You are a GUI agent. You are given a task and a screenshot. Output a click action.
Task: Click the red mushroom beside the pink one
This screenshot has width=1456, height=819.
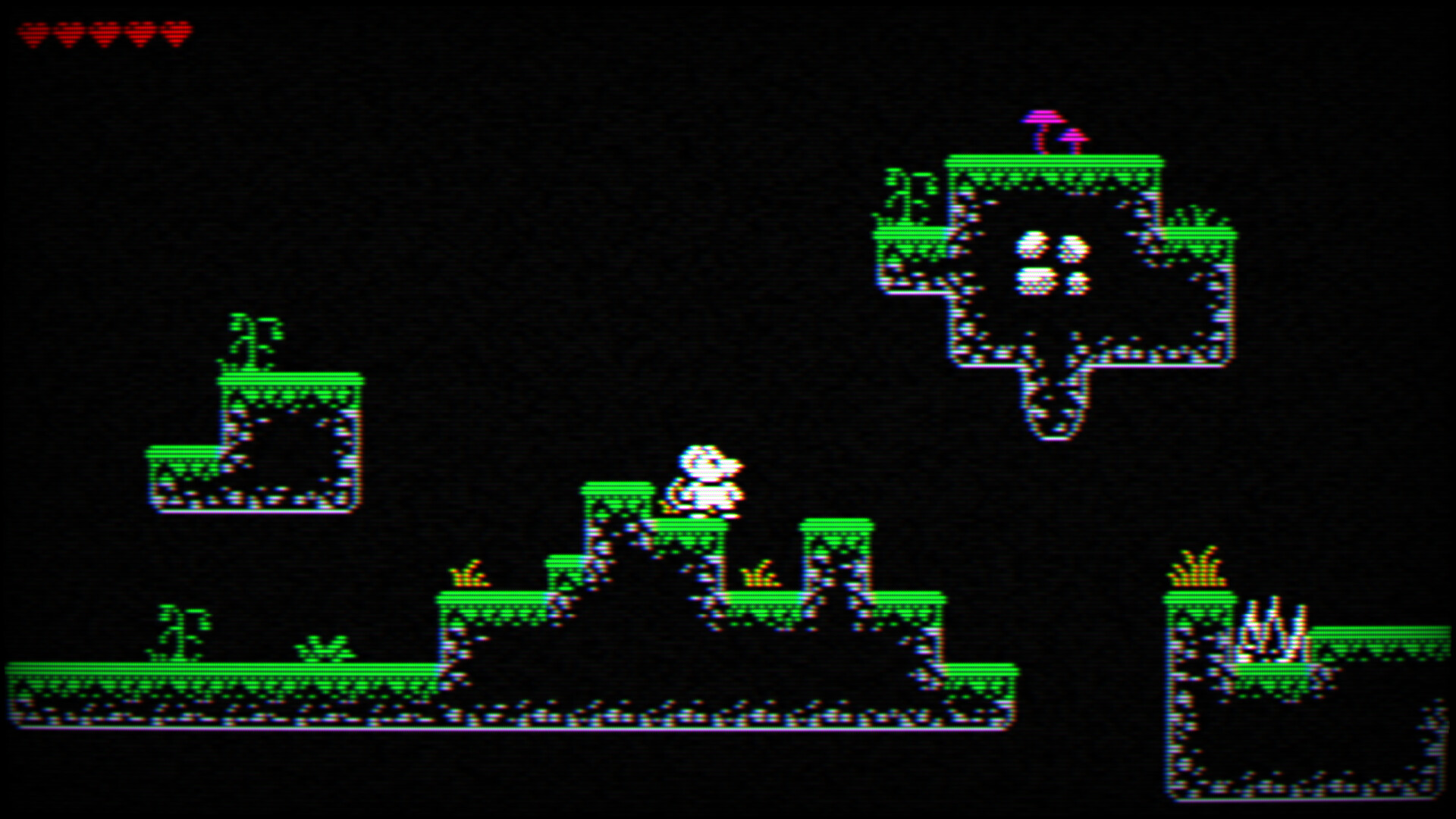[x=1073, y=136]
